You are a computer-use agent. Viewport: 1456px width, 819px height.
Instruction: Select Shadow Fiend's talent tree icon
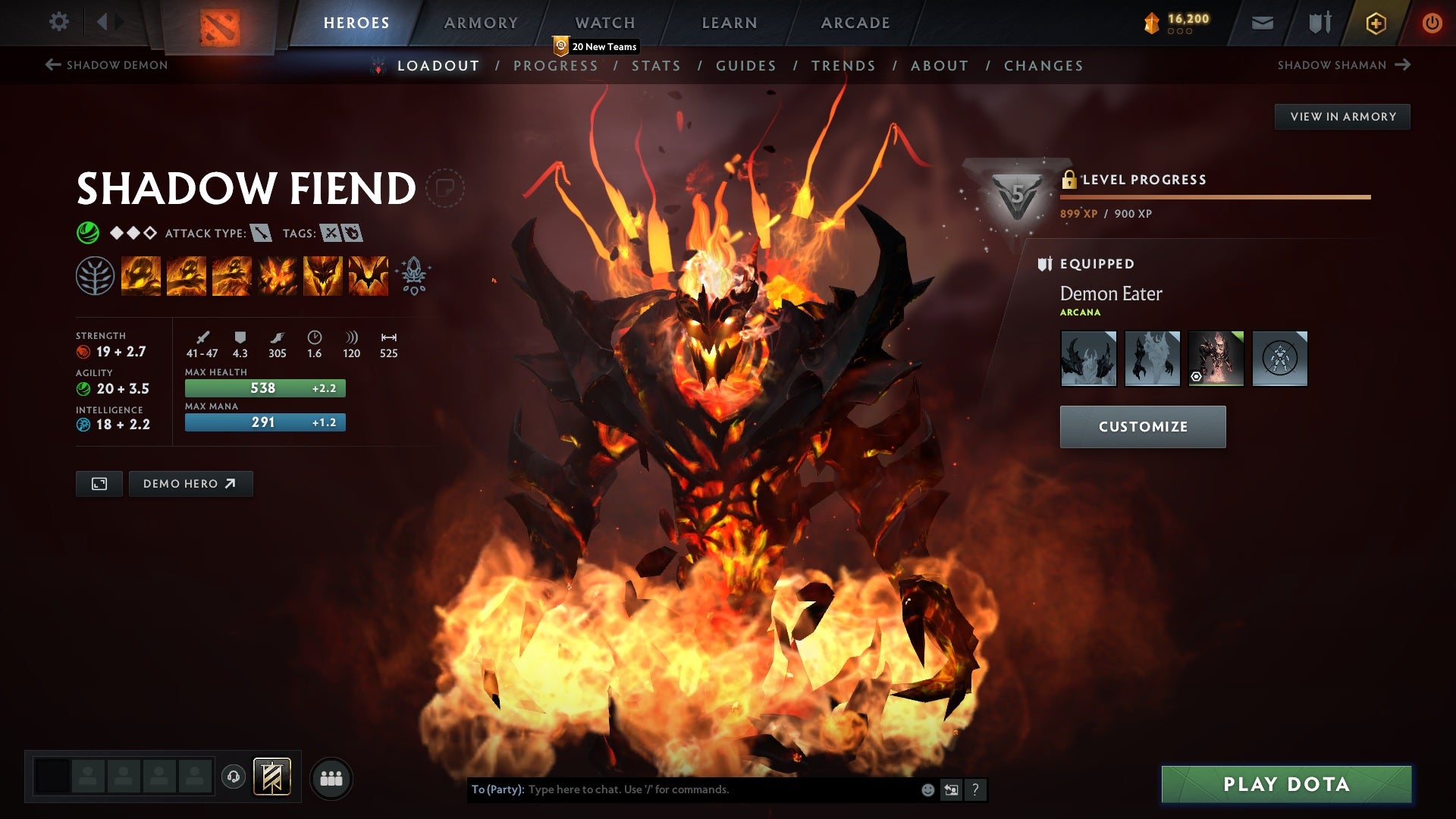(95, 275)
